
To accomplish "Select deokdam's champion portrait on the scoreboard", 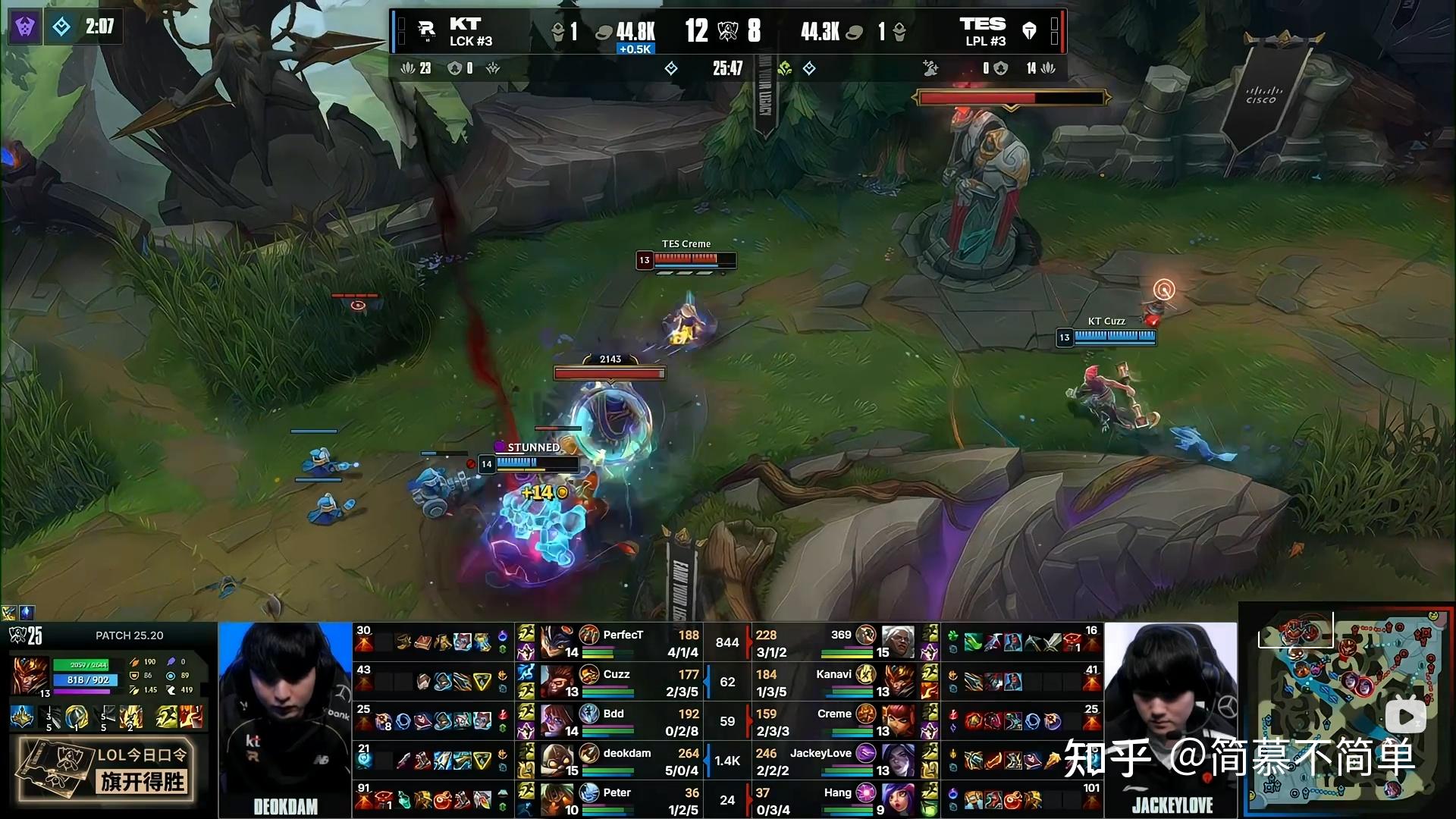I will point(557,760).
